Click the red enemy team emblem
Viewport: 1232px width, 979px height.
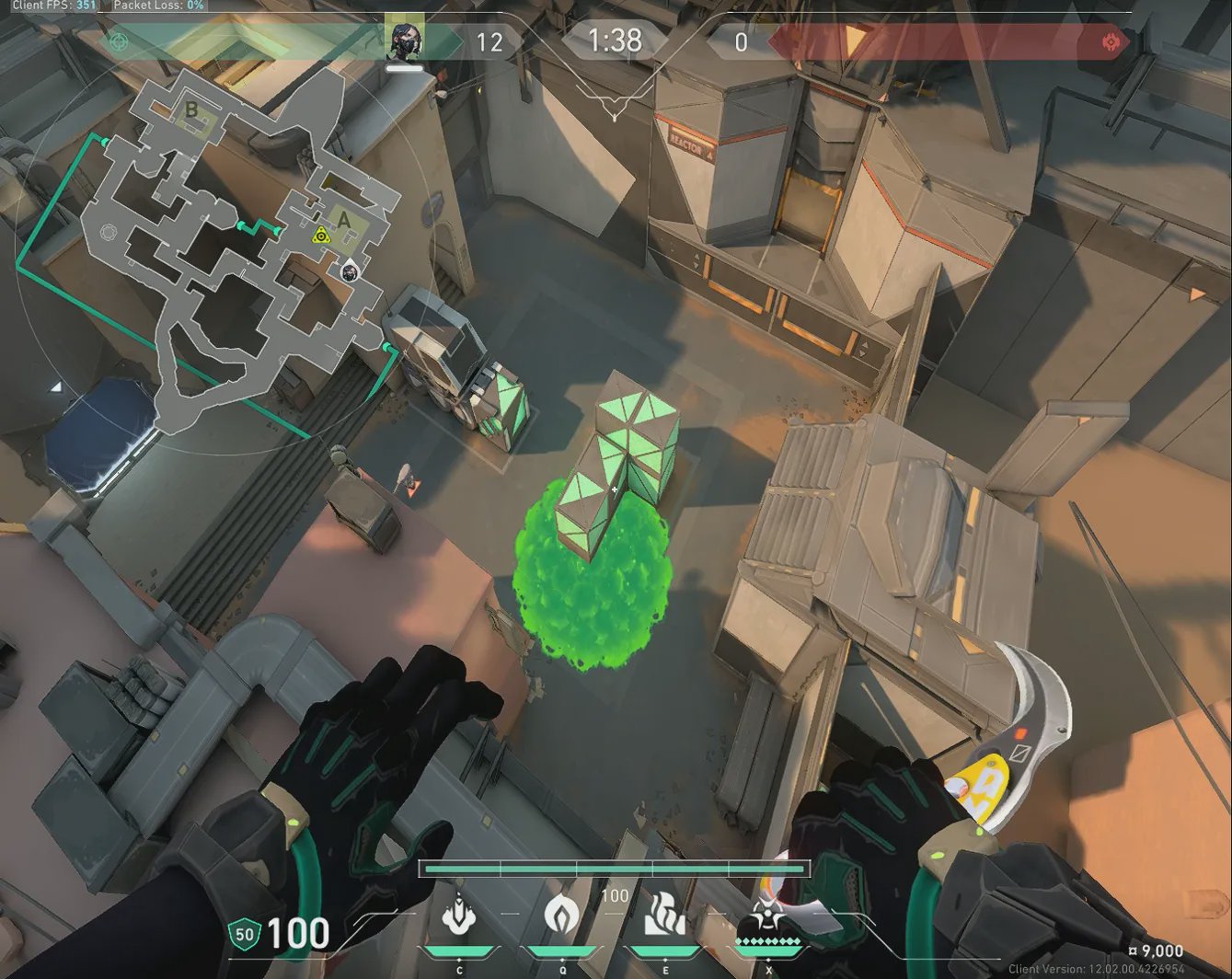(x=1111, y=41)
